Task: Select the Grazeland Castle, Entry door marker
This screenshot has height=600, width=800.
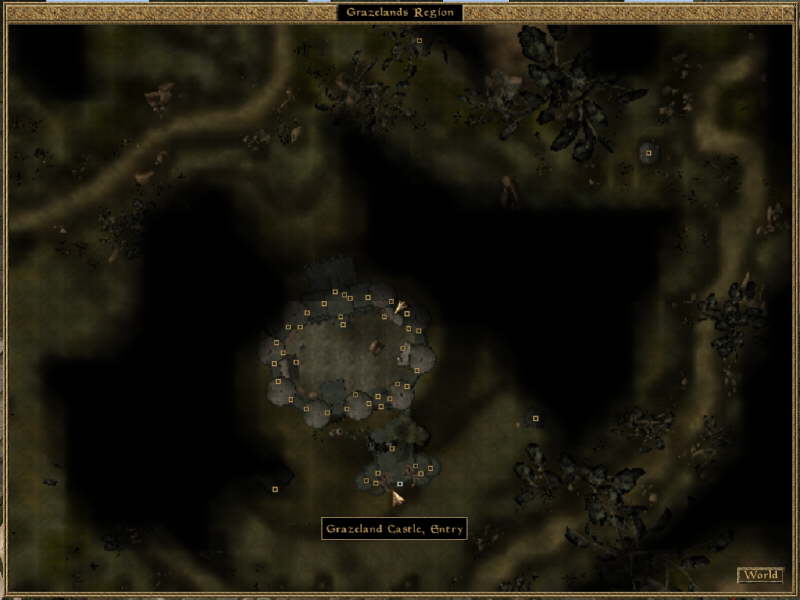Action: (400, 484)
